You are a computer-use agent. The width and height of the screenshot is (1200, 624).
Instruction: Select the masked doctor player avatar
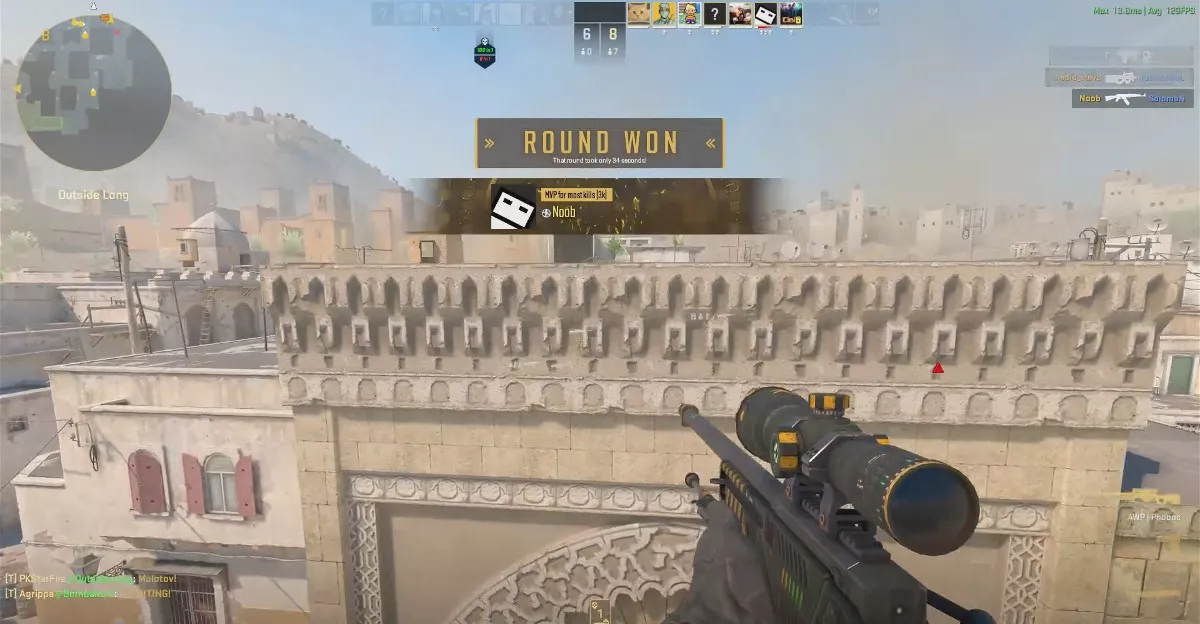coord(664,14)
